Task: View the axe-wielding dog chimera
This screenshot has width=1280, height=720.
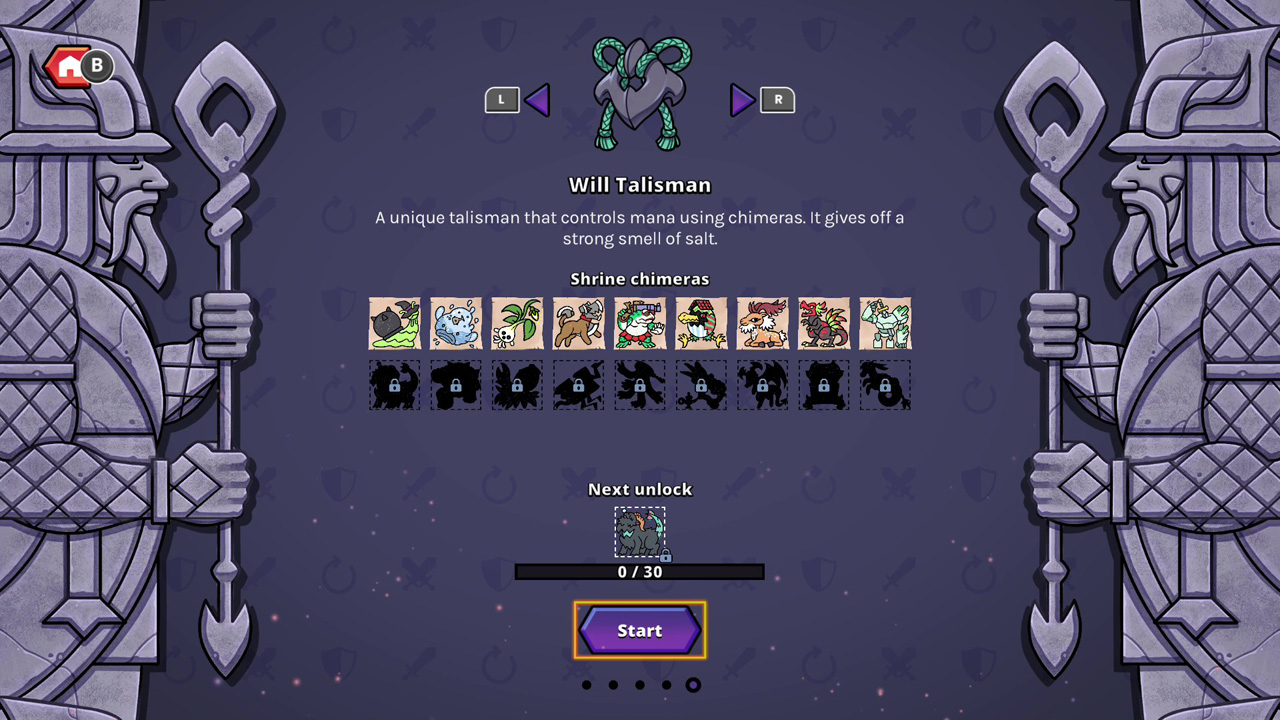Action: coord(578,323)
